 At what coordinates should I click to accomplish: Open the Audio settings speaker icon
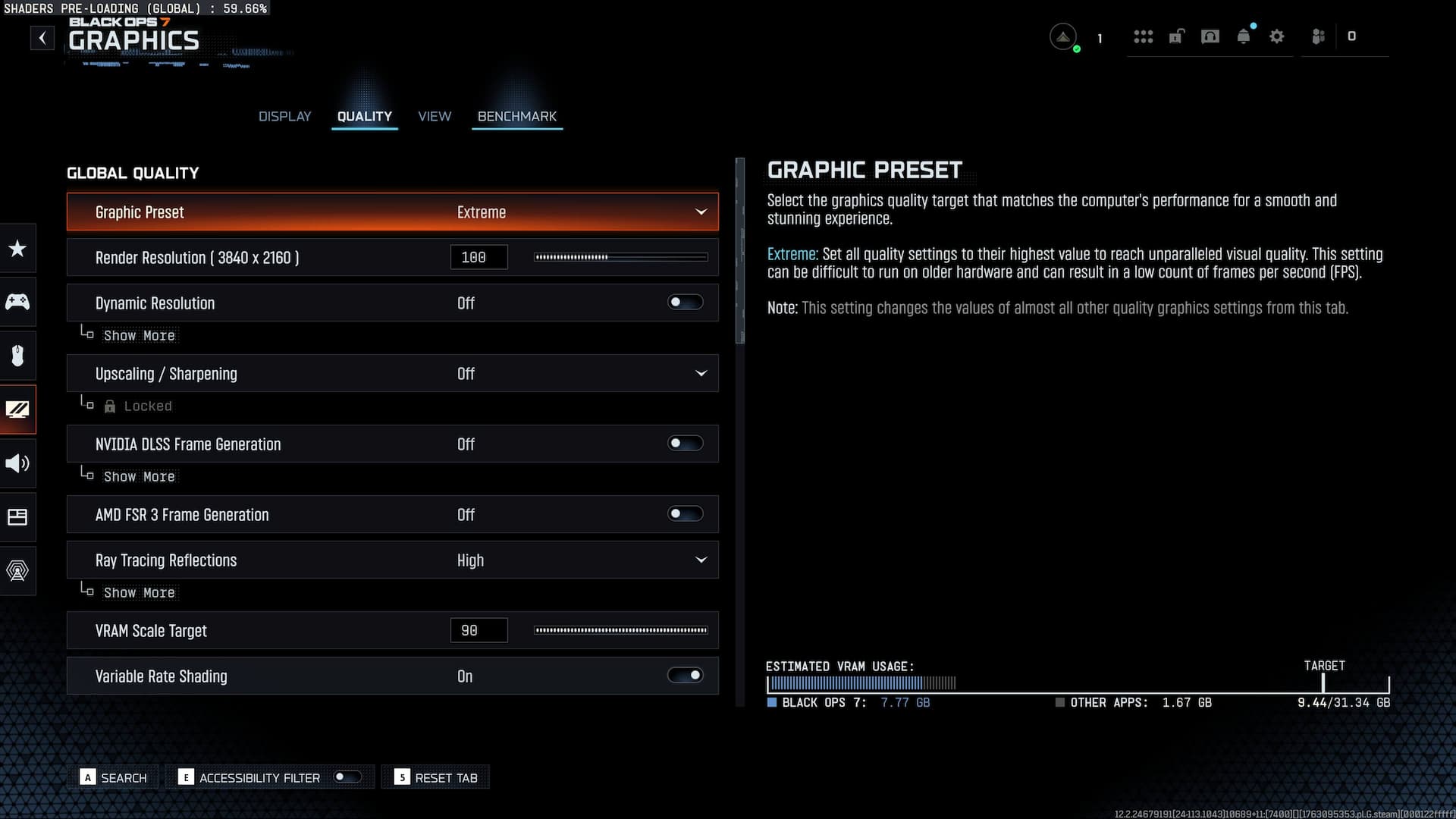coord(17,463)
